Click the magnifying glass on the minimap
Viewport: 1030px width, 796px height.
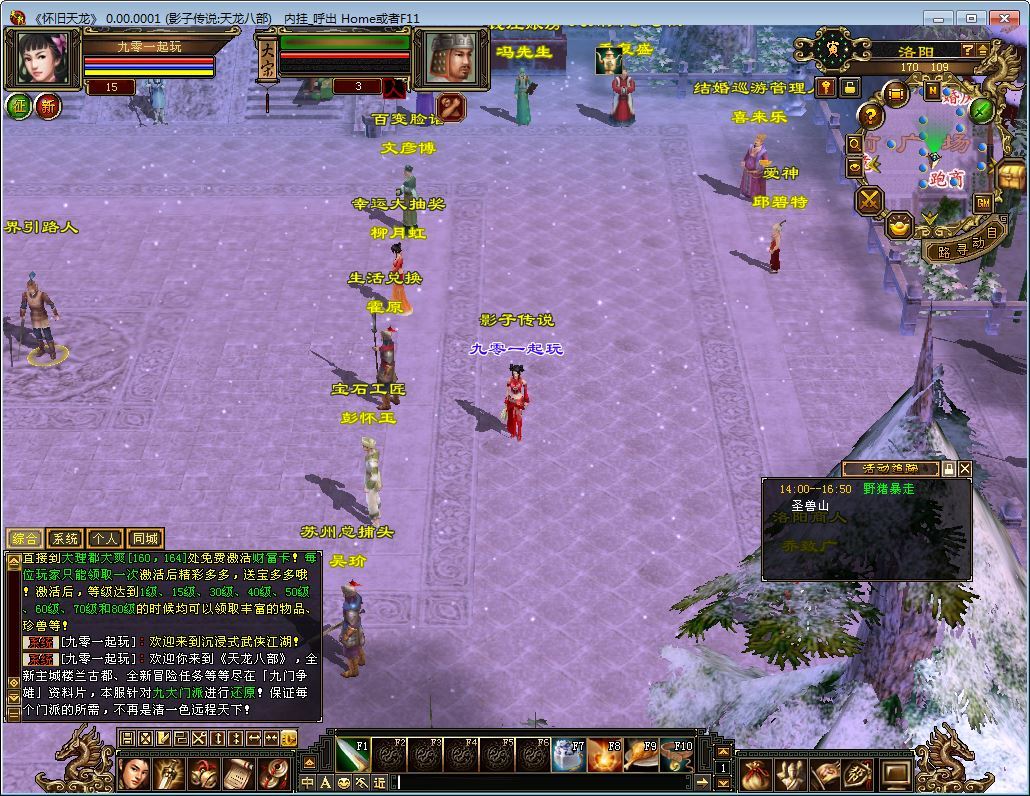855,144
